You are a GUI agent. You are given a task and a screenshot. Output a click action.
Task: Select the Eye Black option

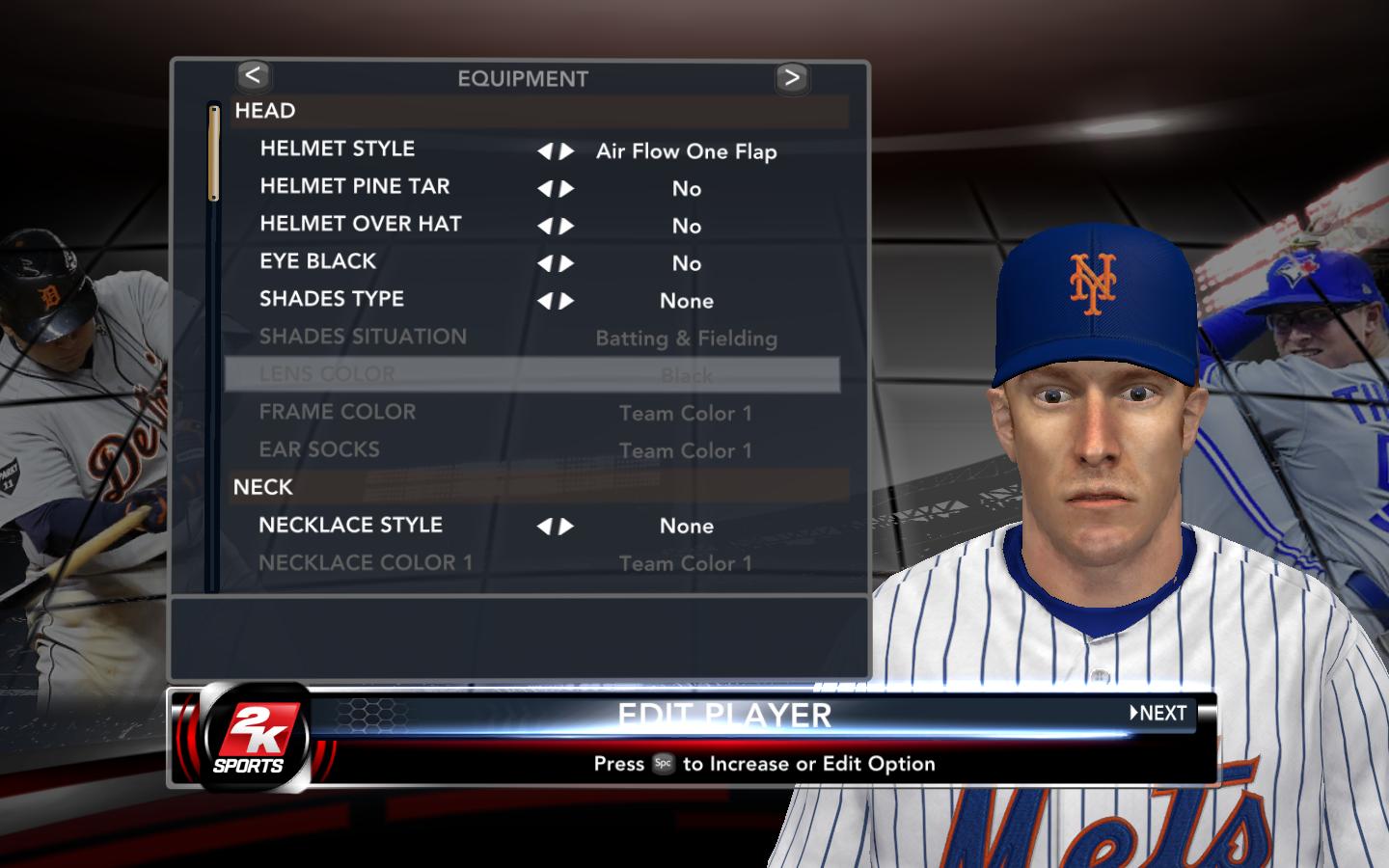click(x=317, y=262)
